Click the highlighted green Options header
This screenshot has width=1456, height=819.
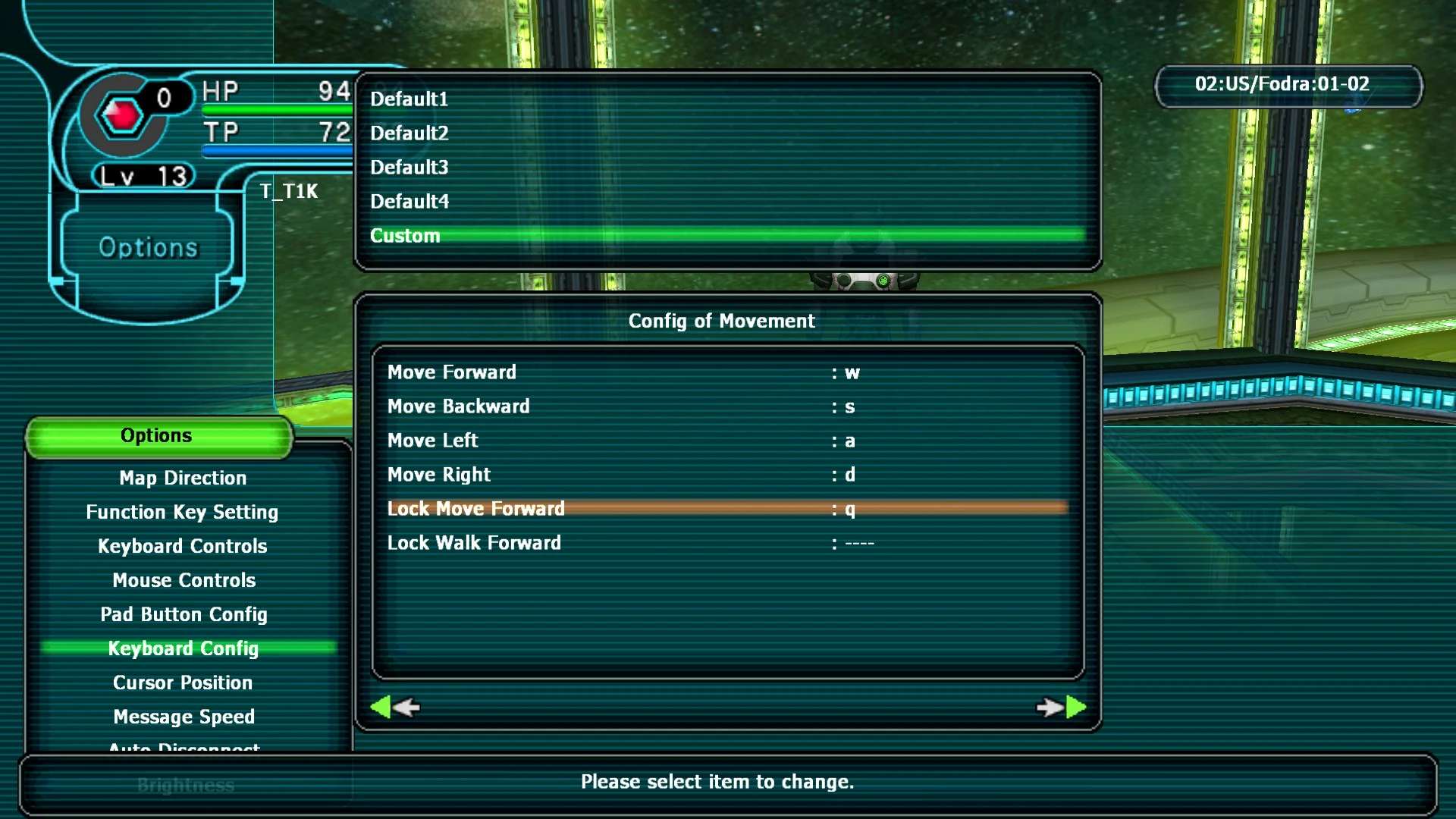(157, 435)
